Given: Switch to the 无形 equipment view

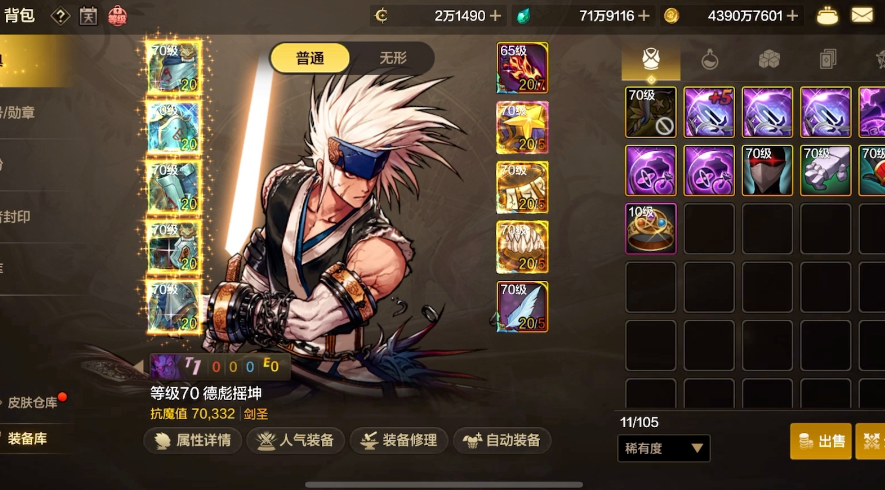Looking at the screenshot, I should [x=392, y=58].
